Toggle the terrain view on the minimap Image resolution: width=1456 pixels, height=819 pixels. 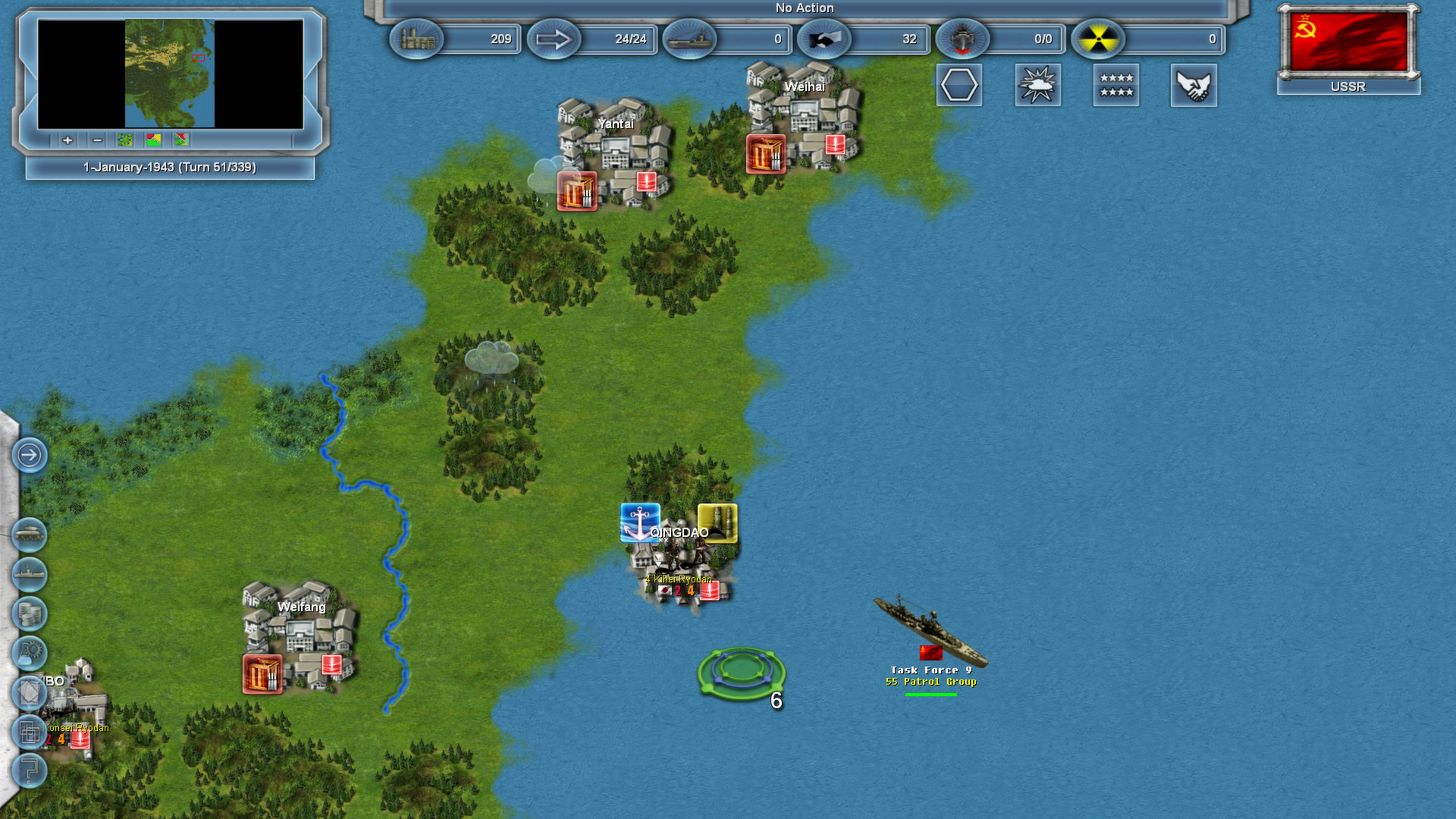pyautogui.click(x=124, y=140)
